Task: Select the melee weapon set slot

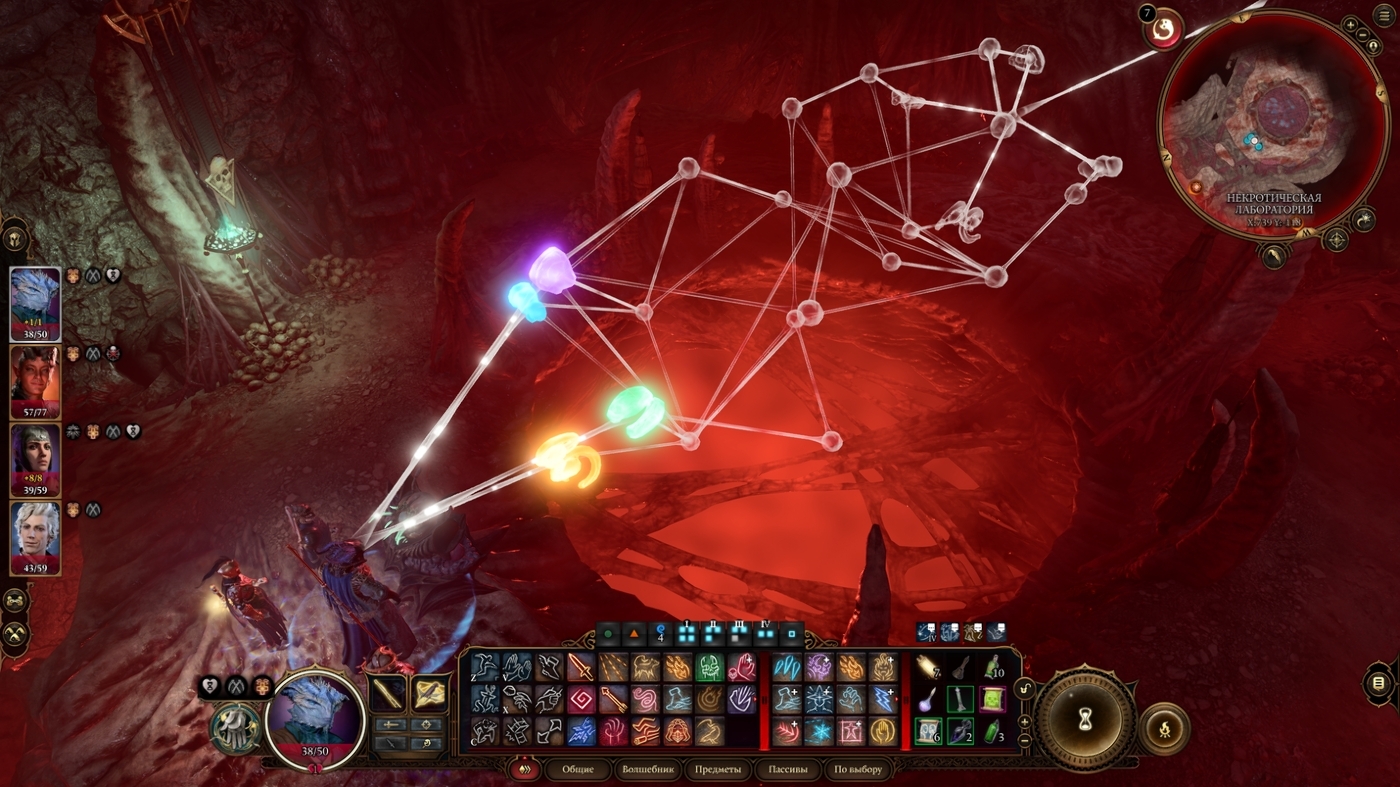Action: click(x=388, y=693)
